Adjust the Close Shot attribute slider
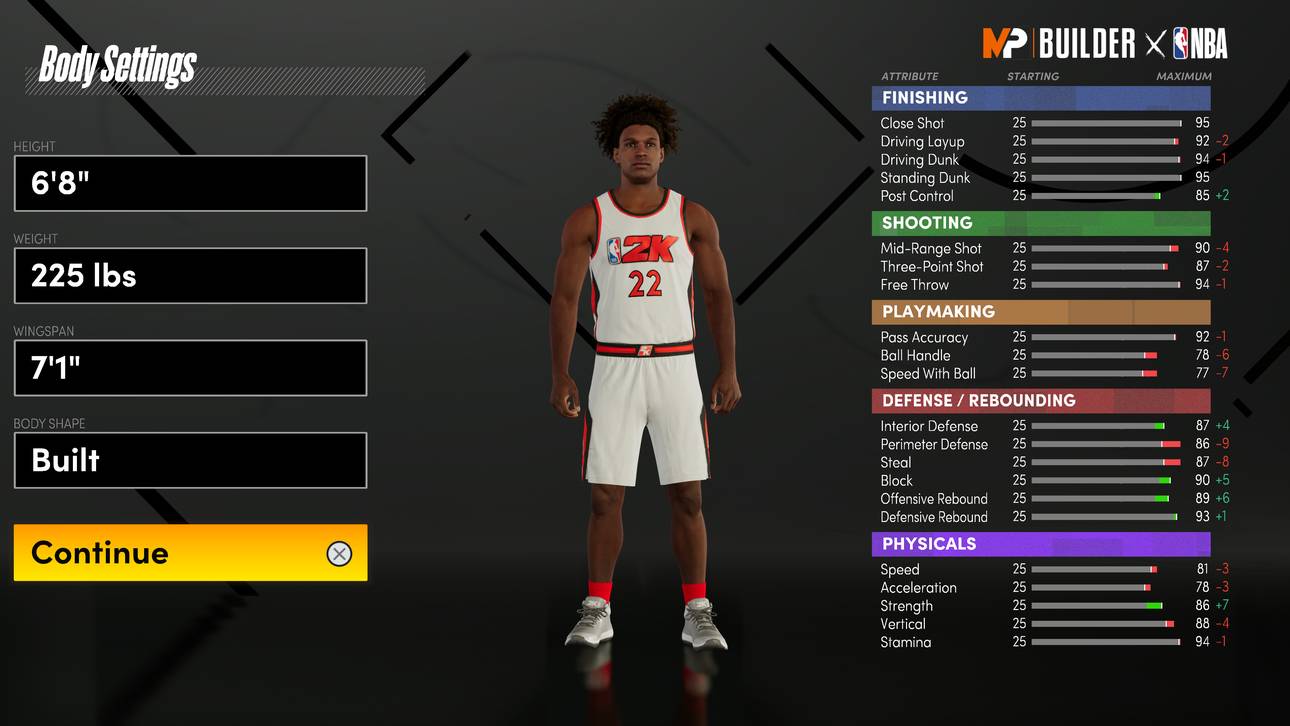This screenshot has width=1290, height=726. tap(1105, 123)
